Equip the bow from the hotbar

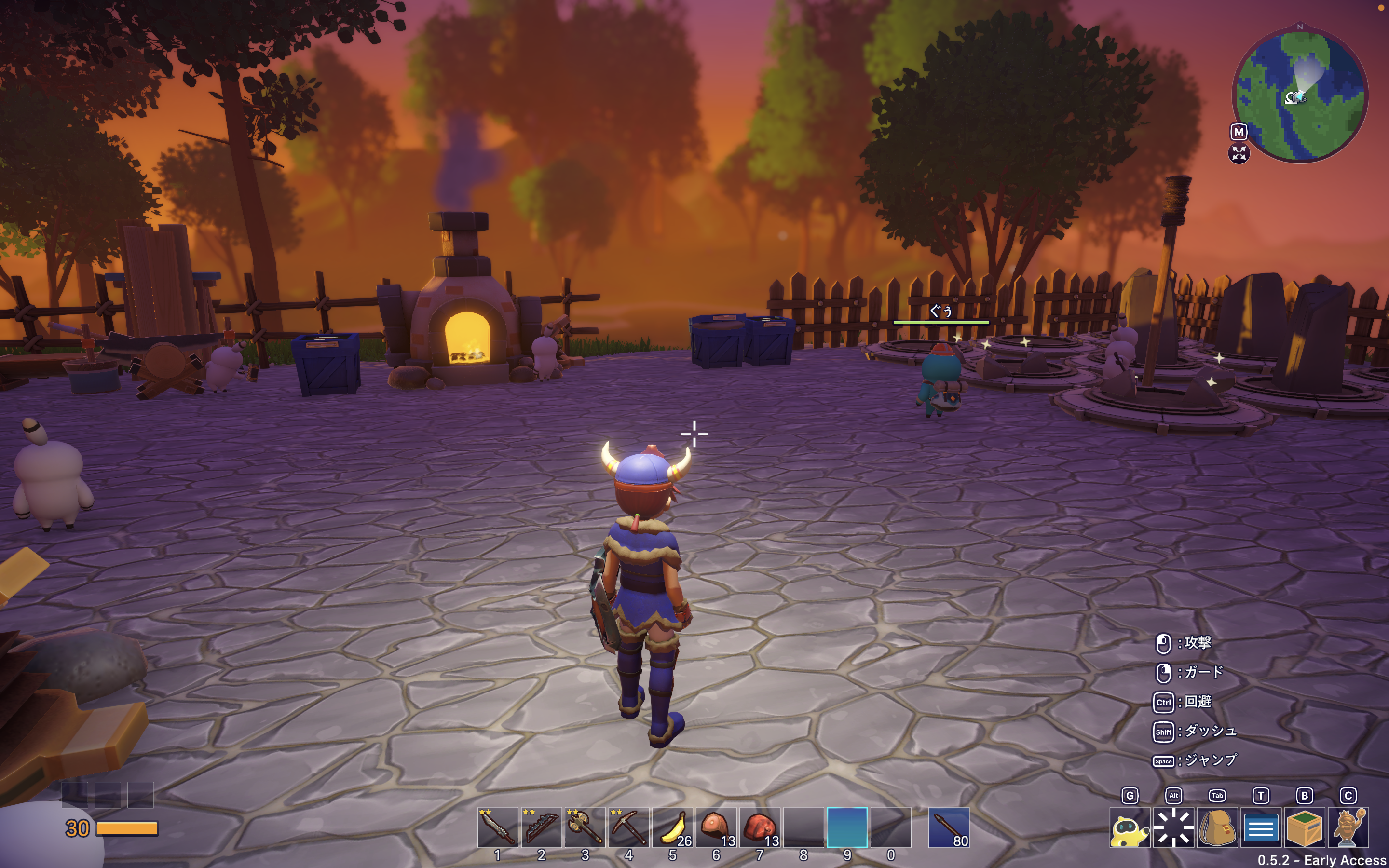pyautogui.click(x=541, y=827)
